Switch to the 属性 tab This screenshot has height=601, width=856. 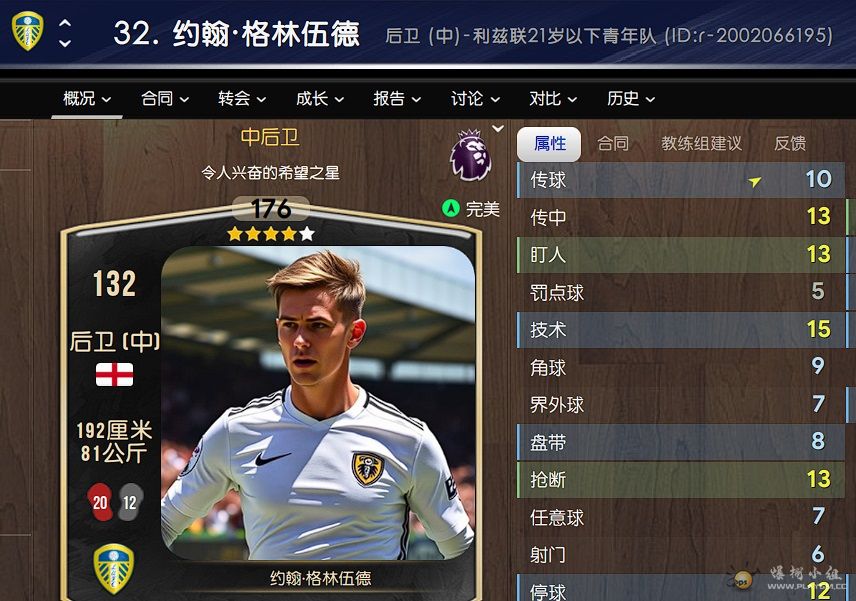click(x=549, y=144)
